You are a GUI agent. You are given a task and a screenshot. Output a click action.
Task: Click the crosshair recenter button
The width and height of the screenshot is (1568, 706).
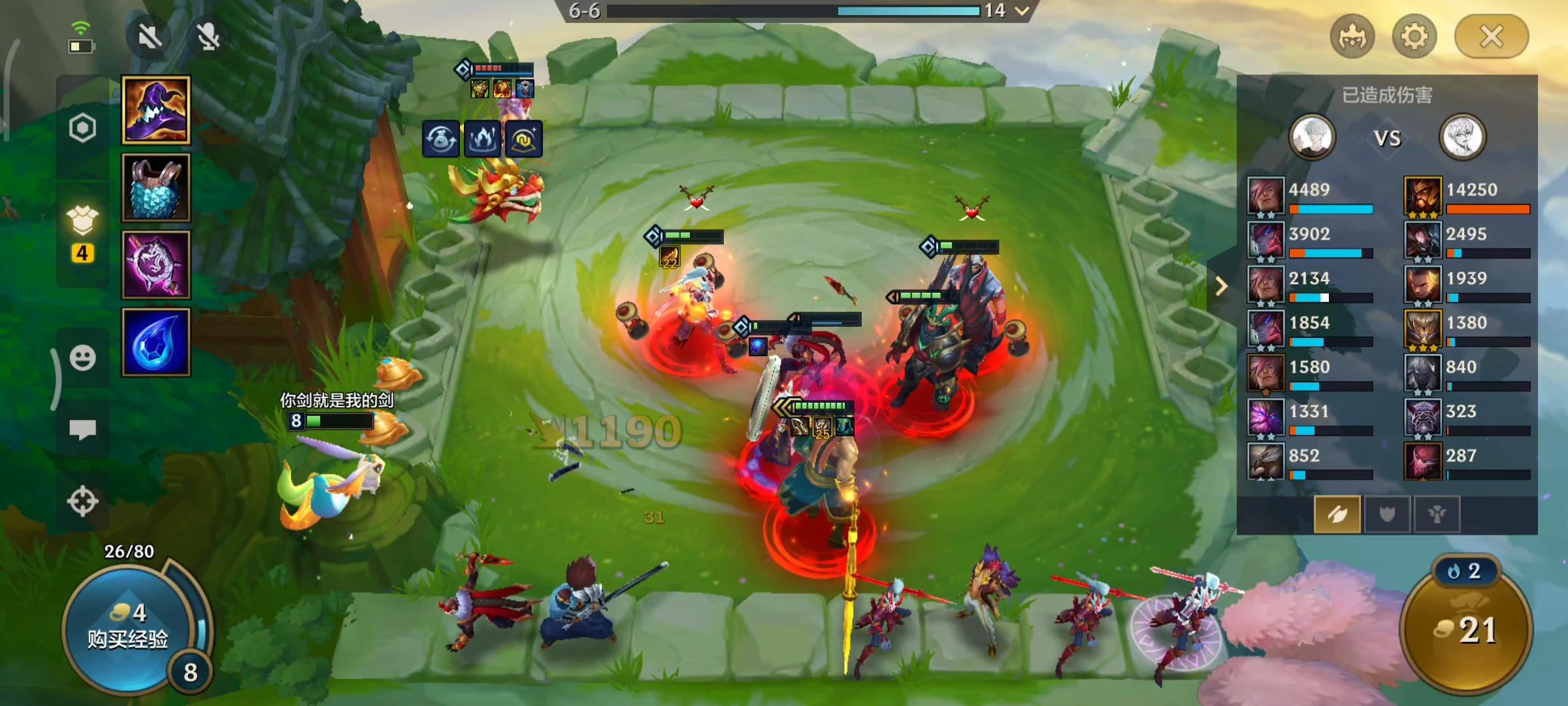point(83,501)
